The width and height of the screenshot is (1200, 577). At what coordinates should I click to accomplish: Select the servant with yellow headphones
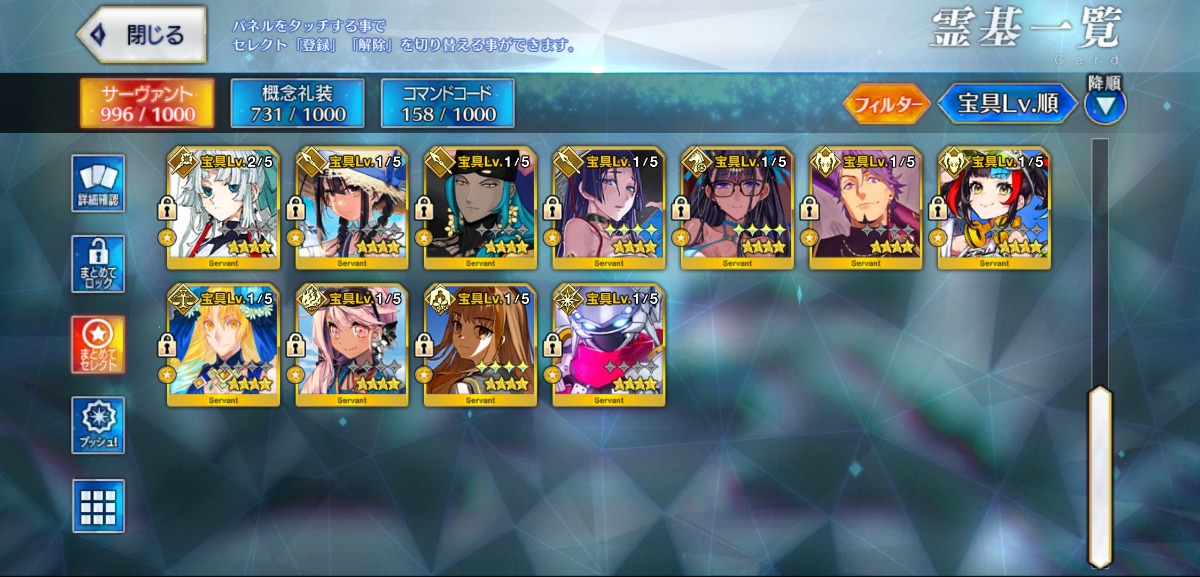994,208
